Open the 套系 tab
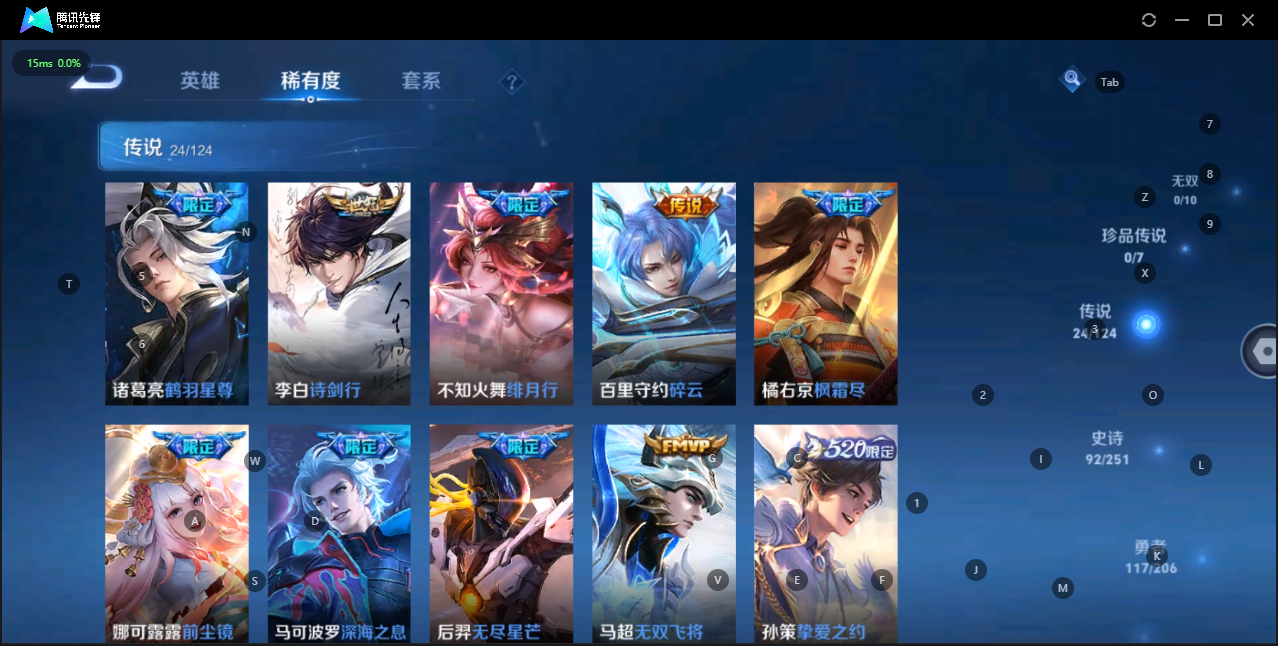The height and width of the screenshot is (646, 1278). click(x=421, y=81)
